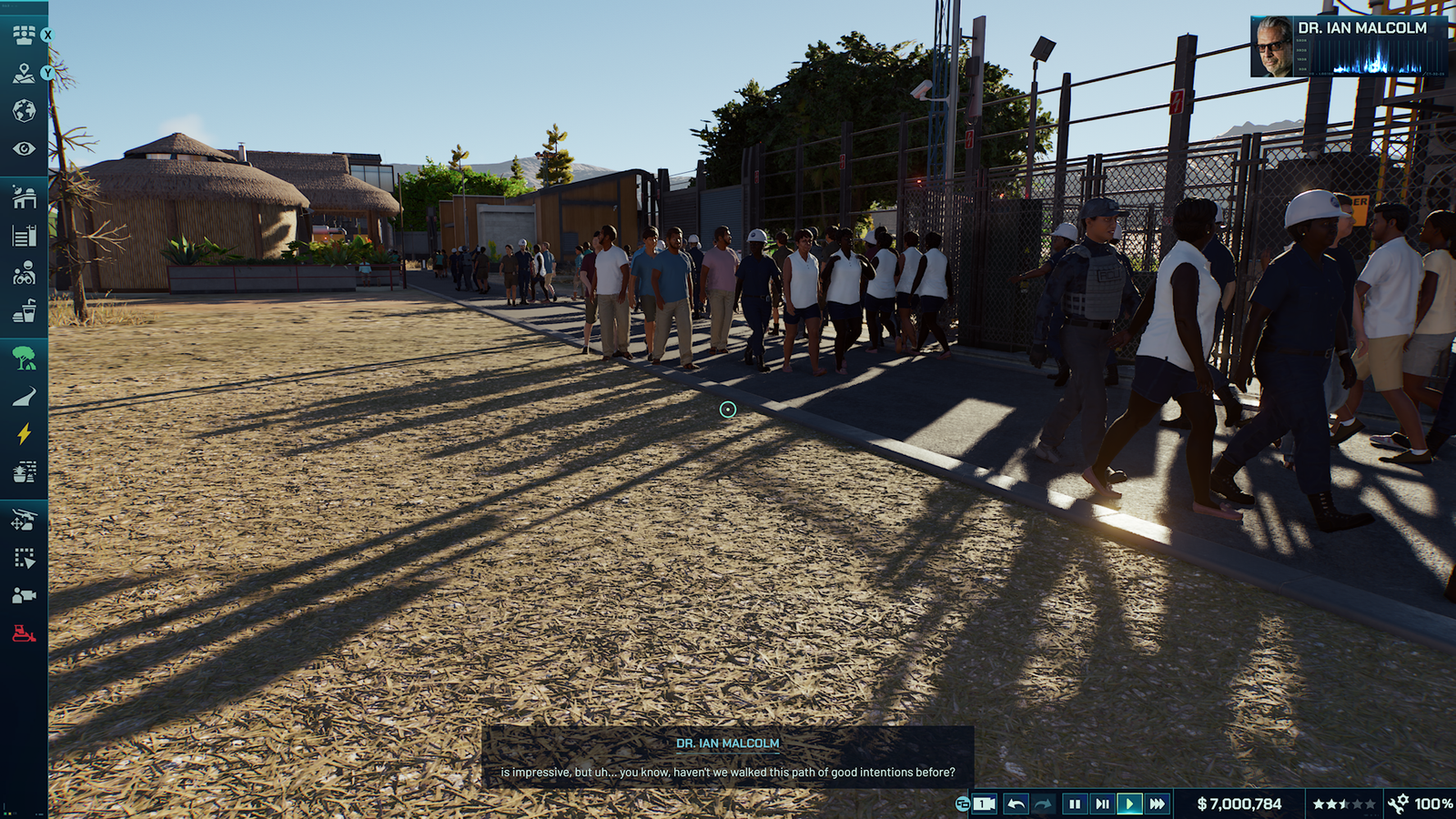Open the buildings icon with flag
Viewport: 1456px width, 819px height.
pos(24,236)
